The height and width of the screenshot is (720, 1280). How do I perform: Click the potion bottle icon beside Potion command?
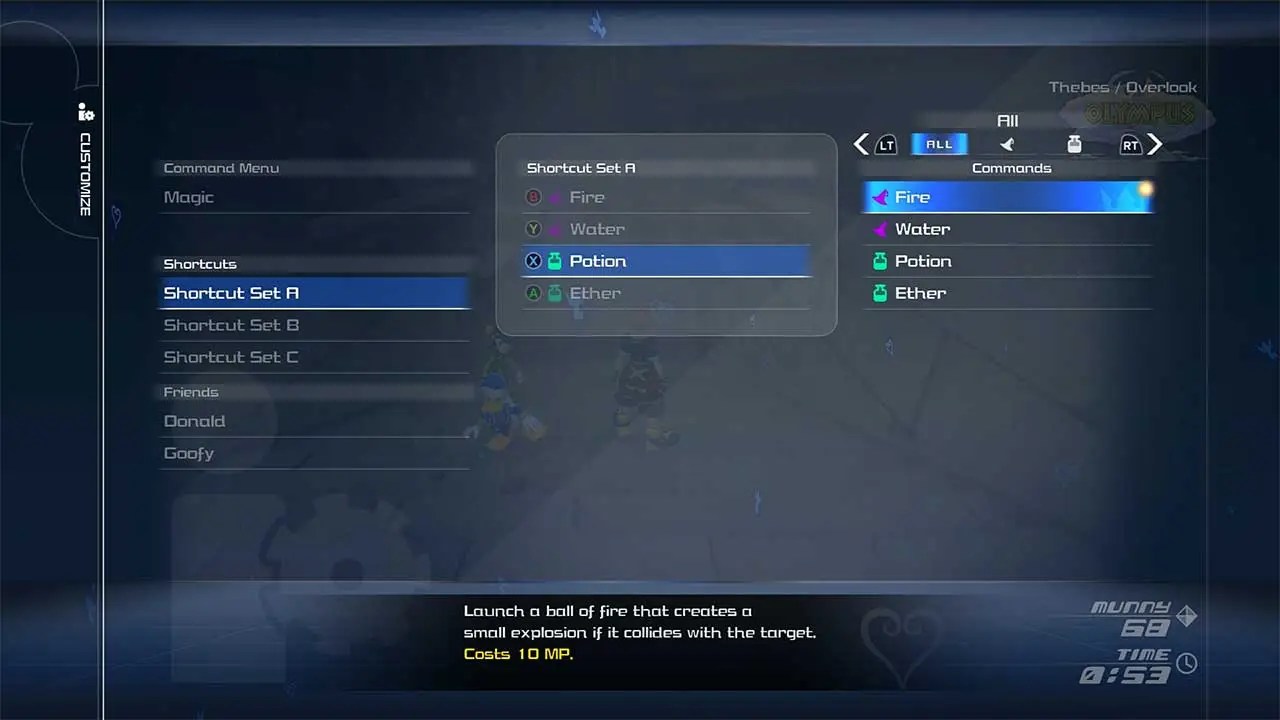pyautogui.click(x=880, y=261)
